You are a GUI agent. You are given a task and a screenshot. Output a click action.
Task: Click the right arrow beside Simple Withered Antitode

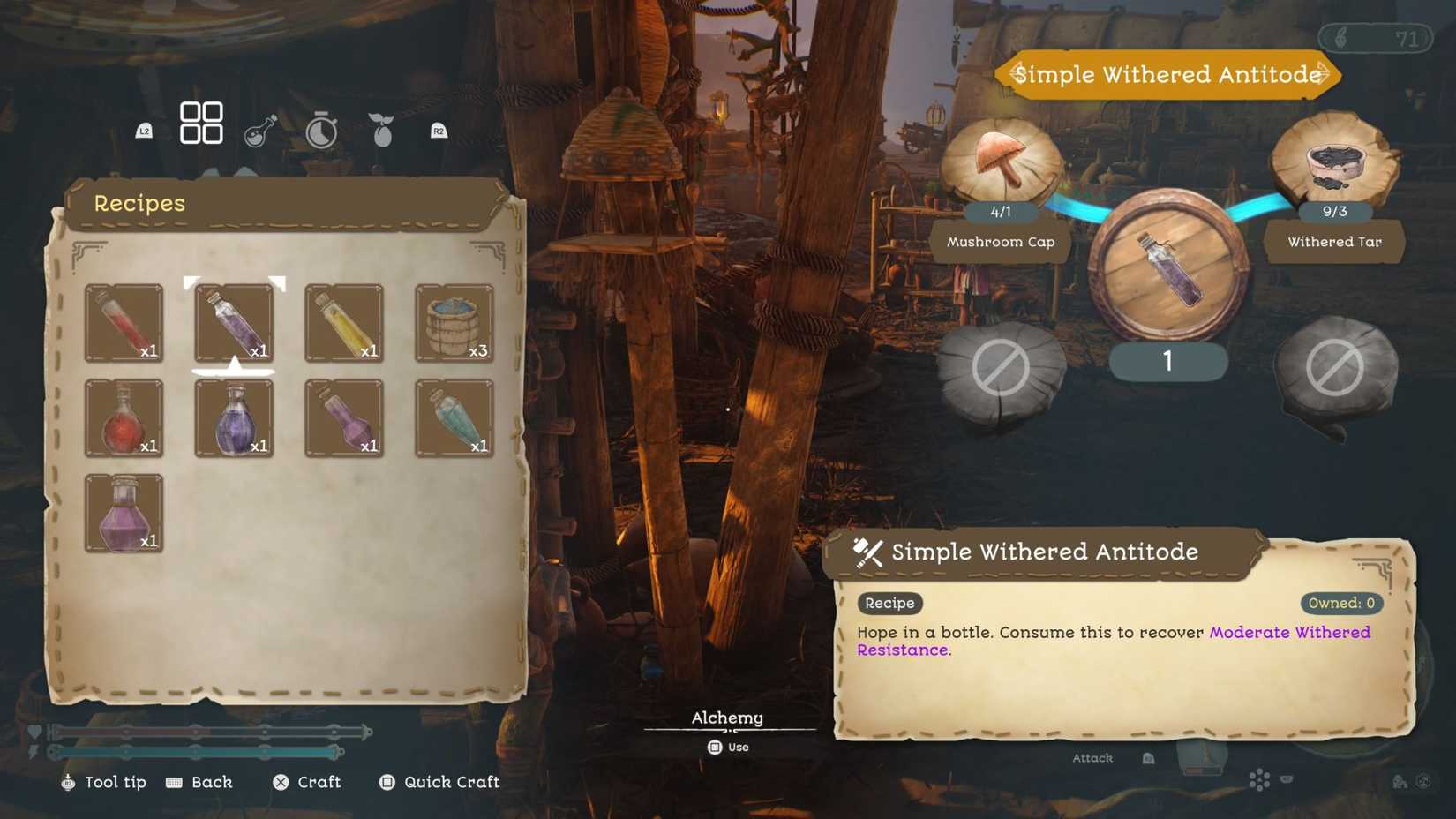(1322, 74)
